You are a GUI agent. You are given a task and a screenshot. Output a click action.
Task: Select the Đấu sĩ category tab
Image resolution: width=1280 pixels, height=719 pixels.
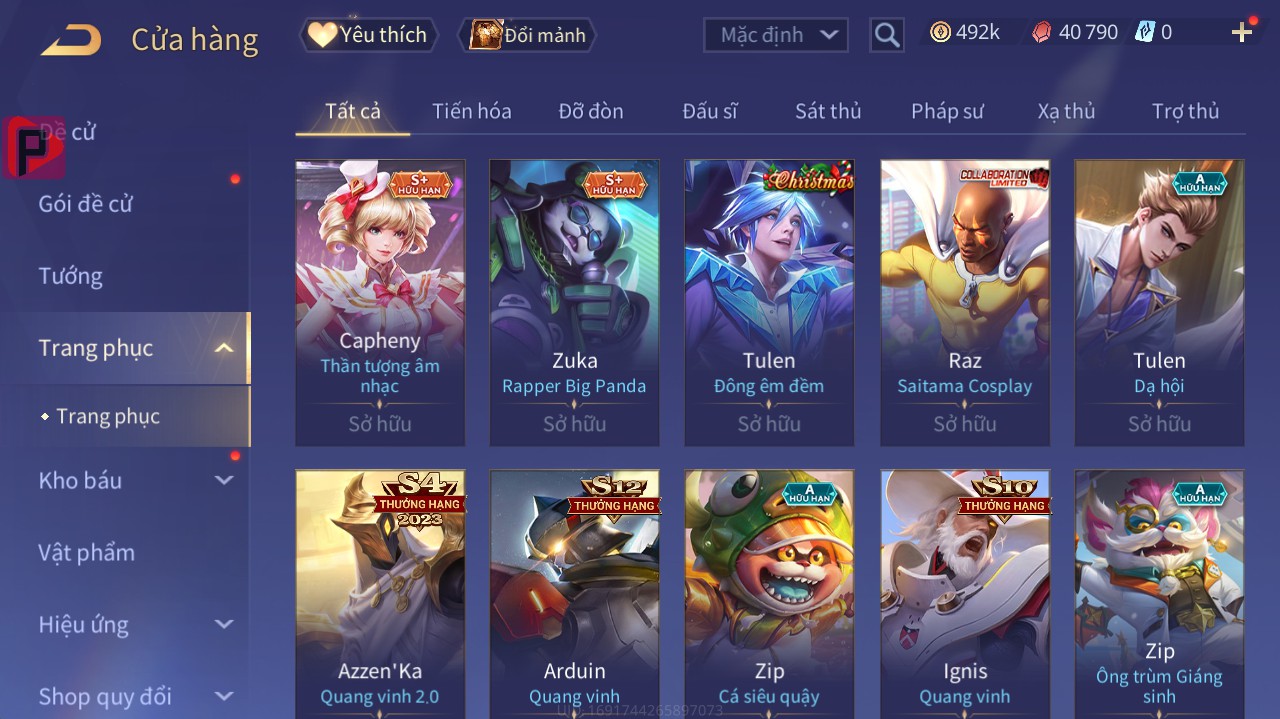click(709, 111)
